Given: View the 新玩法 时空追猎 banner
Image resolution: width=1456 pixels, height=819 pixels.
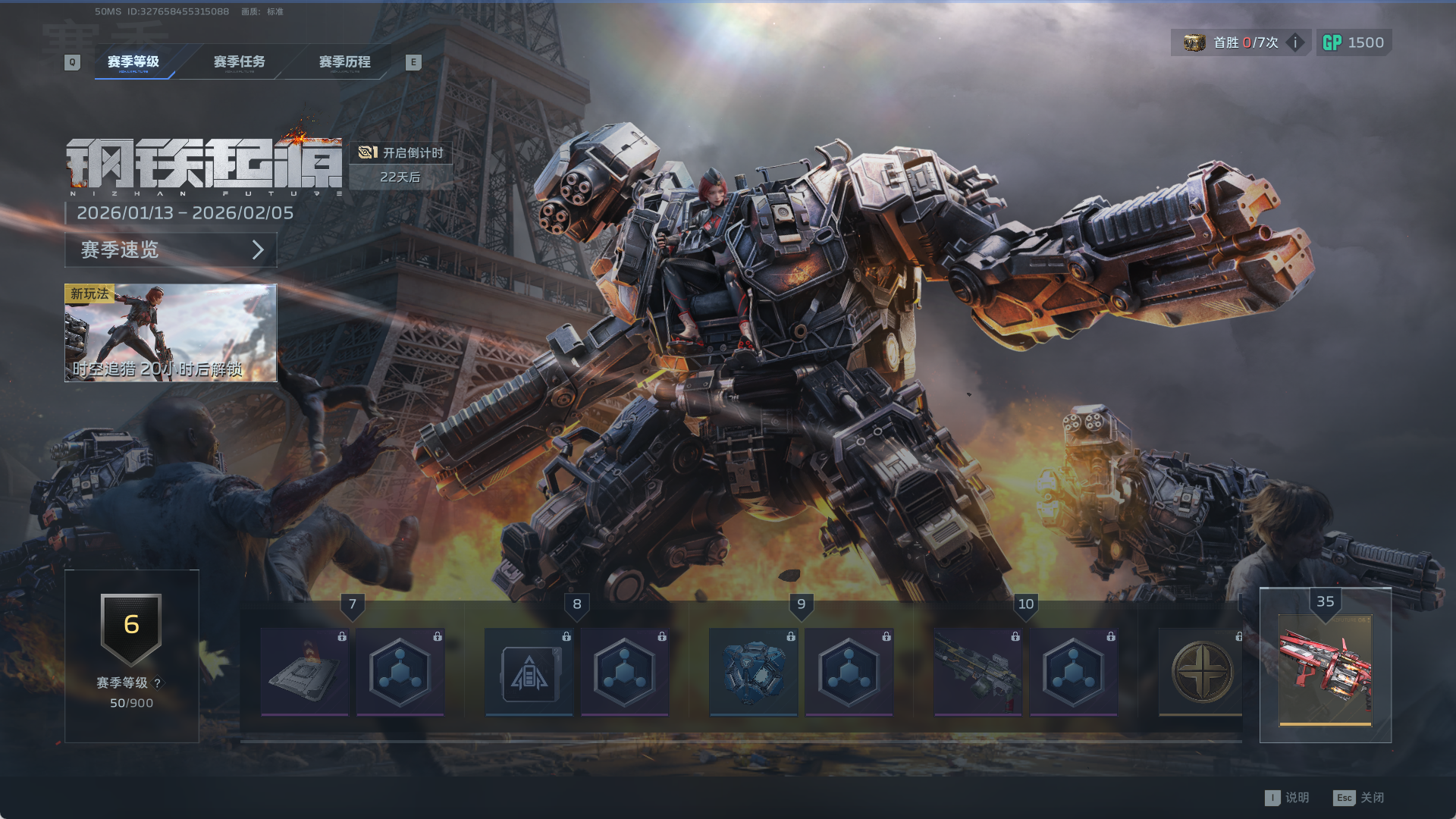Looking at the screenshot, I should pyautogui.click(x=171, y=333).
